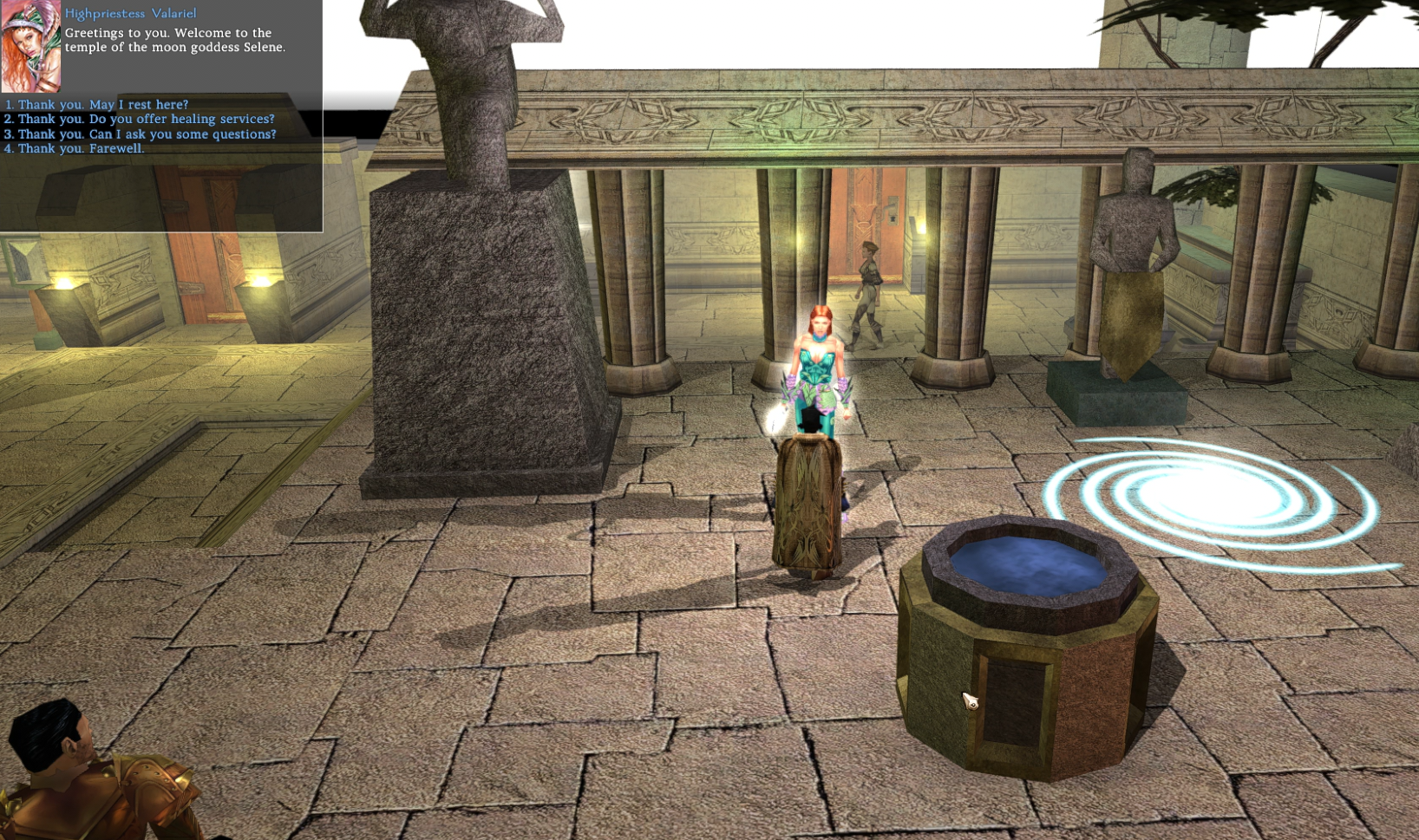Click Highpriestess Valariel's dialogue portrait
Screen dimensions: 1419x840
[x=30, y=46]
